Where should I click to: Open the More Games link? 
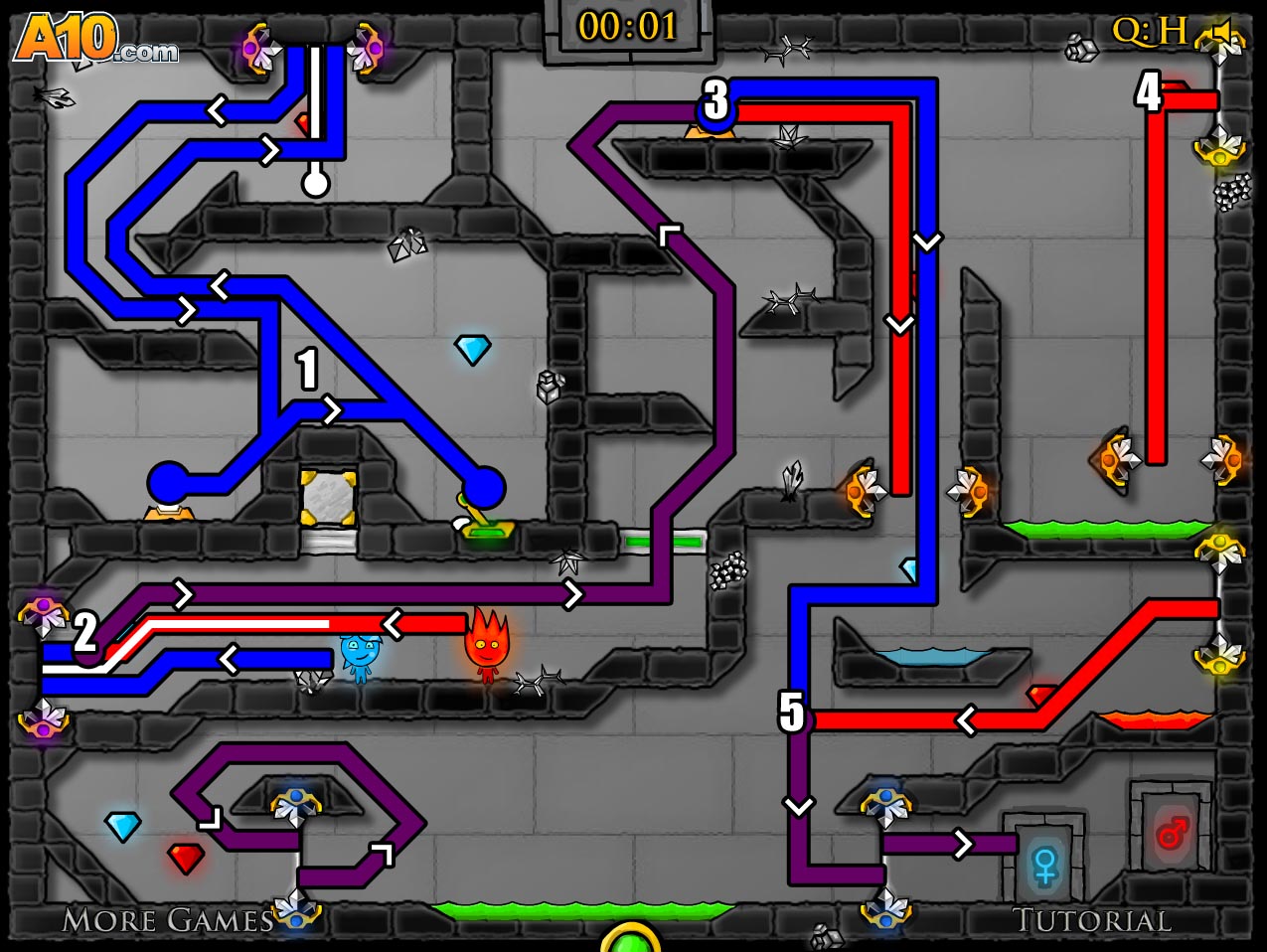pos(167,920)
